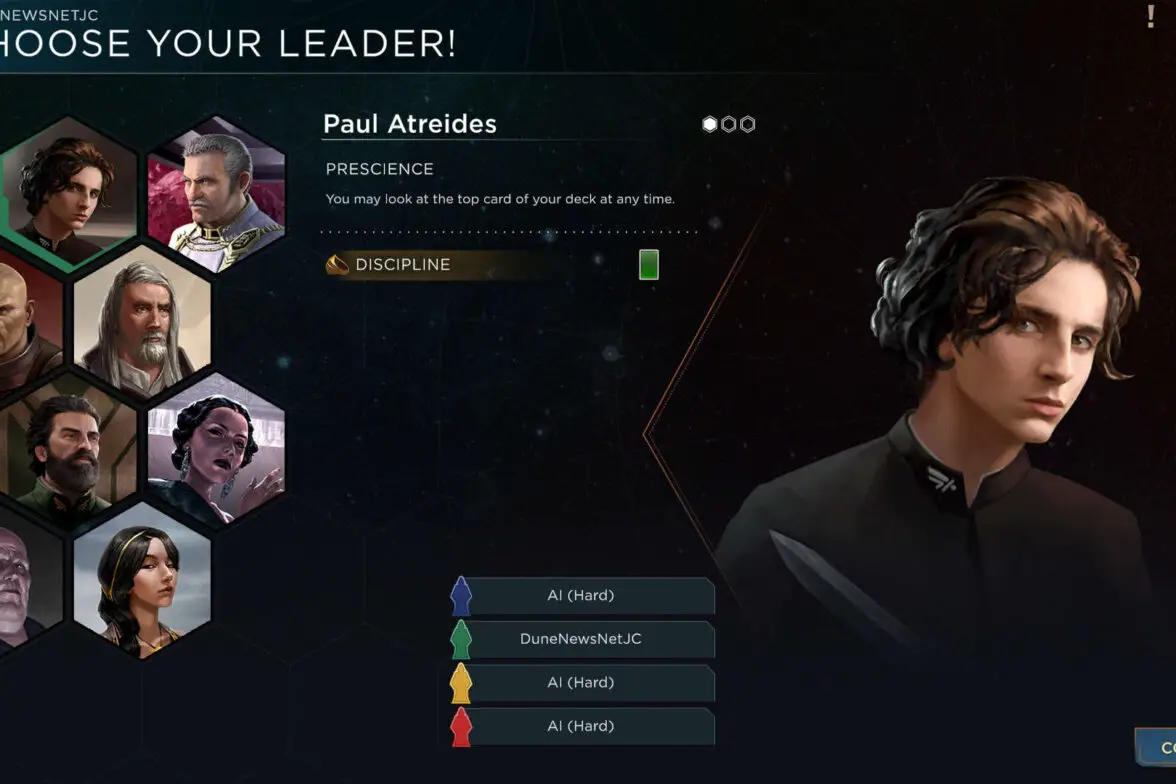Confirm leader with the Continue button
1176x784 pixels.
(1158, 747)
